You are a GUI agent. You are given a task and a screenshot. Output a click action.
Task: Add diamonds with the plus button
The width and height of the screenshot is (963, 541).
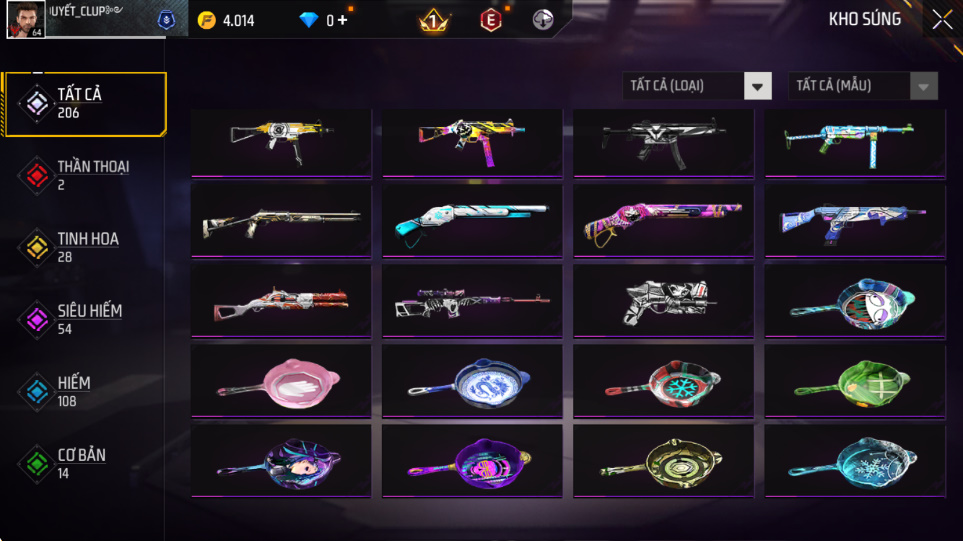point(342,21)
